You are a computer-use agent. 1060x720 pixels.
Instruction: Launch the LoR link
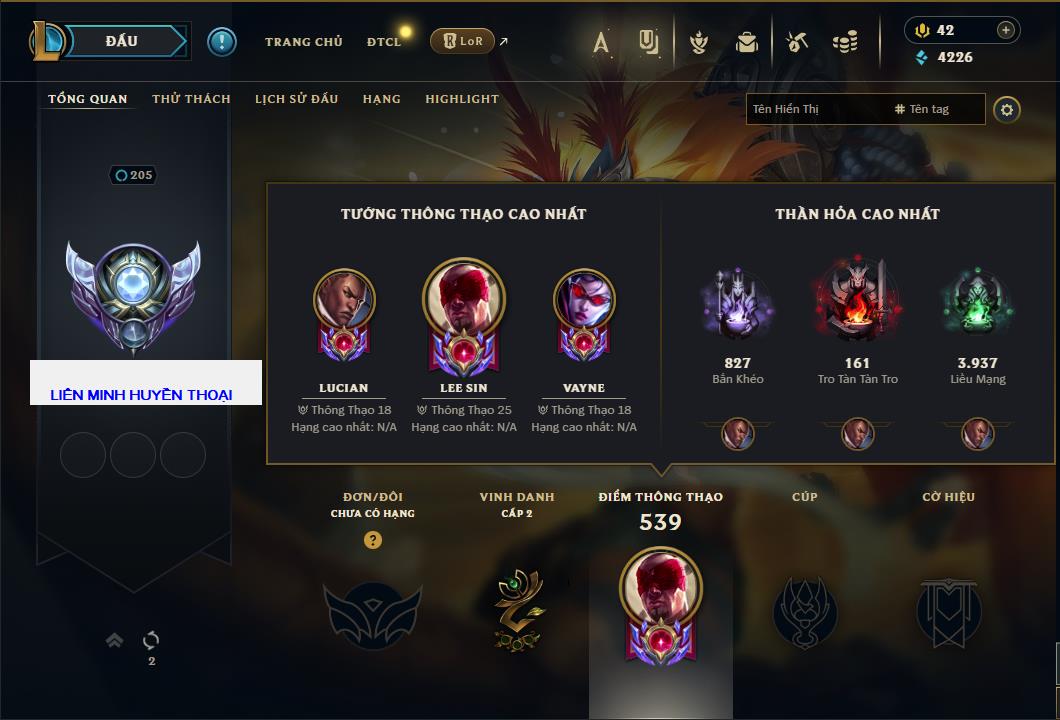pyautogui.click(x=463, y=42)
